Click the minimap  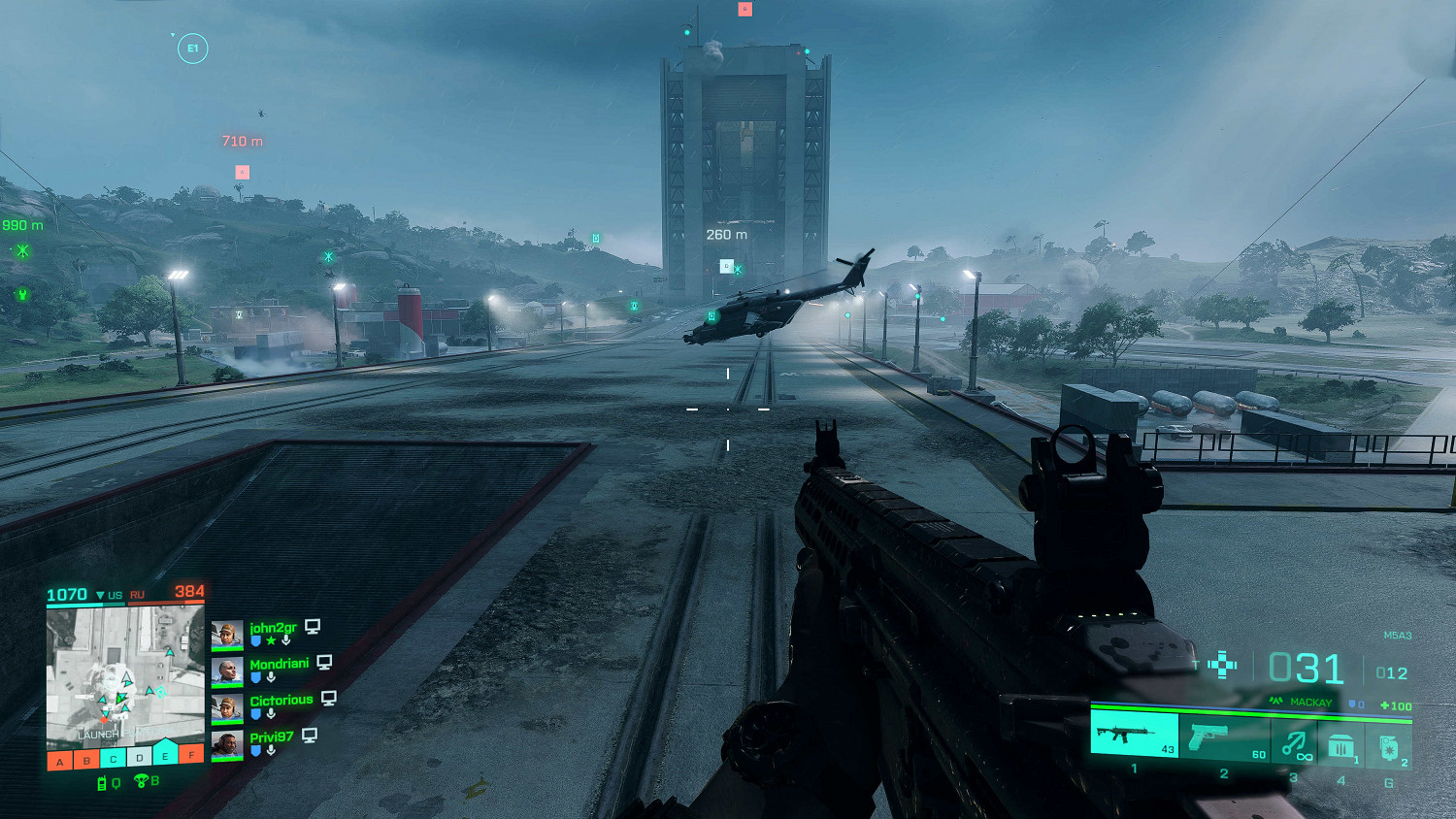coord(125,675)
